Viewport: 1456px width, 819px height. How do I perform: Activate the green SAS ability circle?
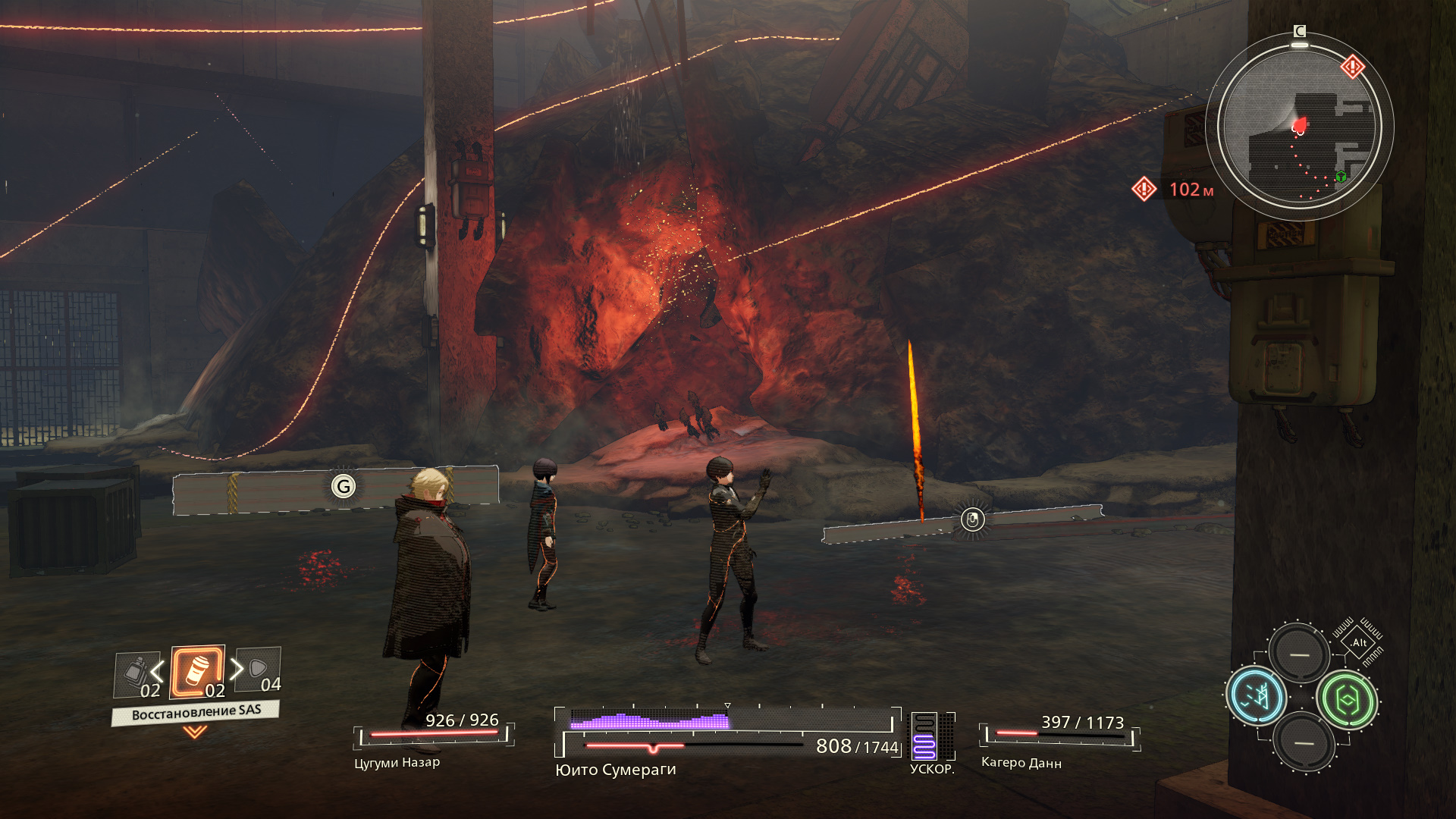tap(1348, 701)
